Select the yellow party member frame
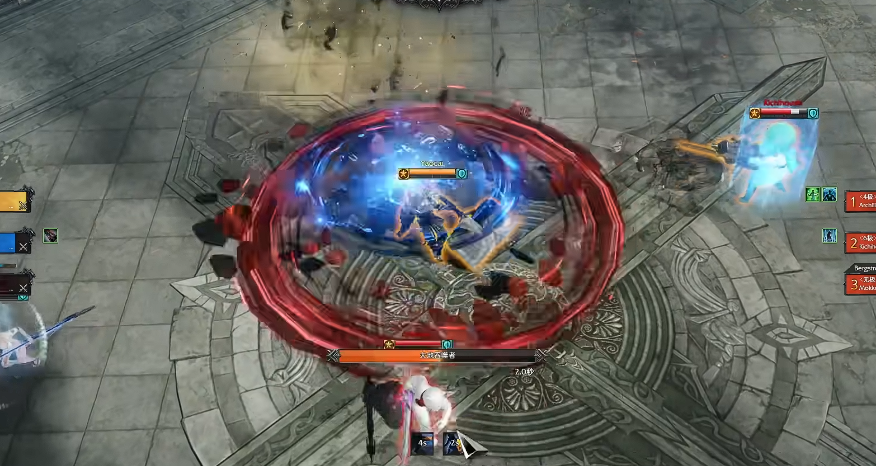Image resolution: width=876 pixels, height=466 pixels. coord(14,201)
